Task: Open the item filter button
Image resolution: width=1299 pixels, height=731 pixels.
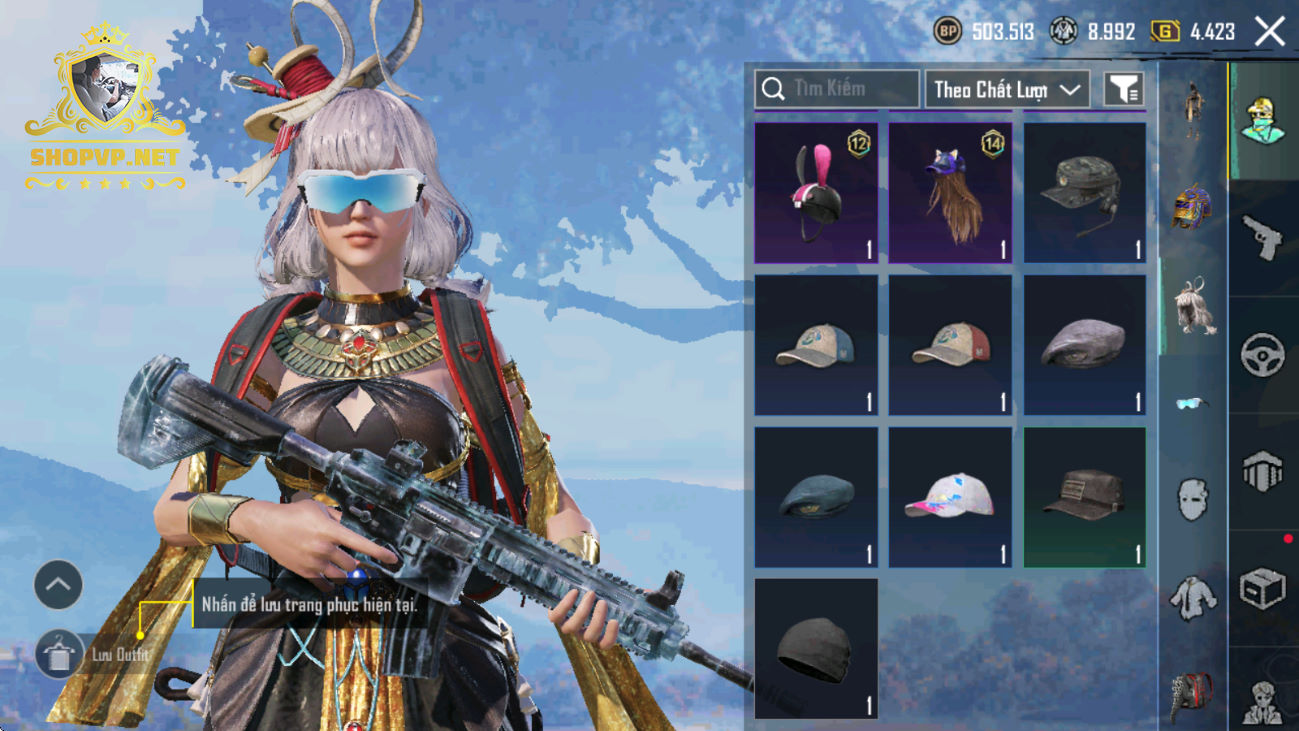Action: click(1124, 89)
